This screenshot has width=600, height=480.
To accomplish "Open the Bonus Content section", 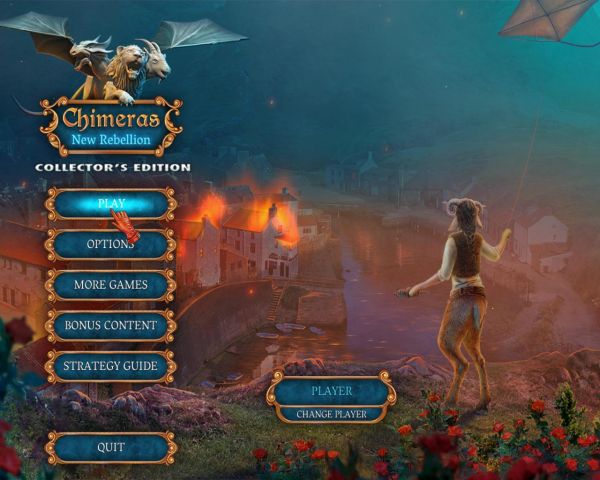I will click(x=110, y=326).
